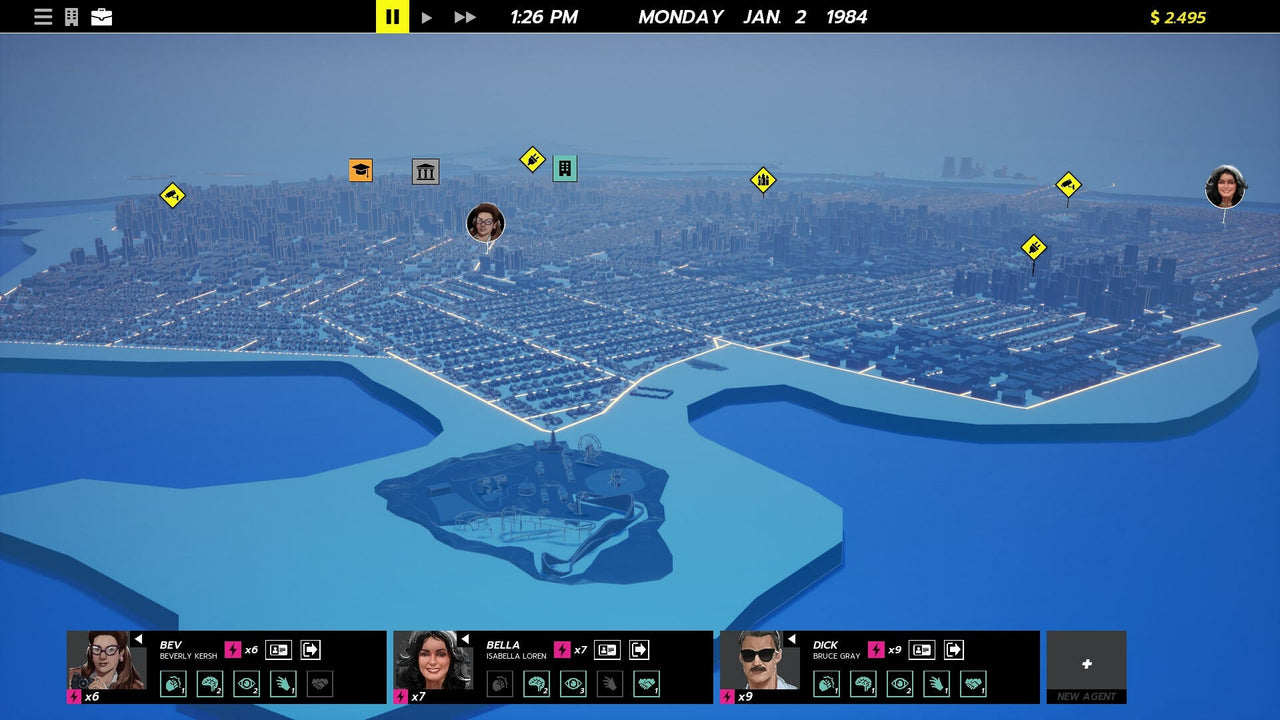
Task: Hire via the New Agent button
Action: pyautogui.click(x=1086, y=665)
